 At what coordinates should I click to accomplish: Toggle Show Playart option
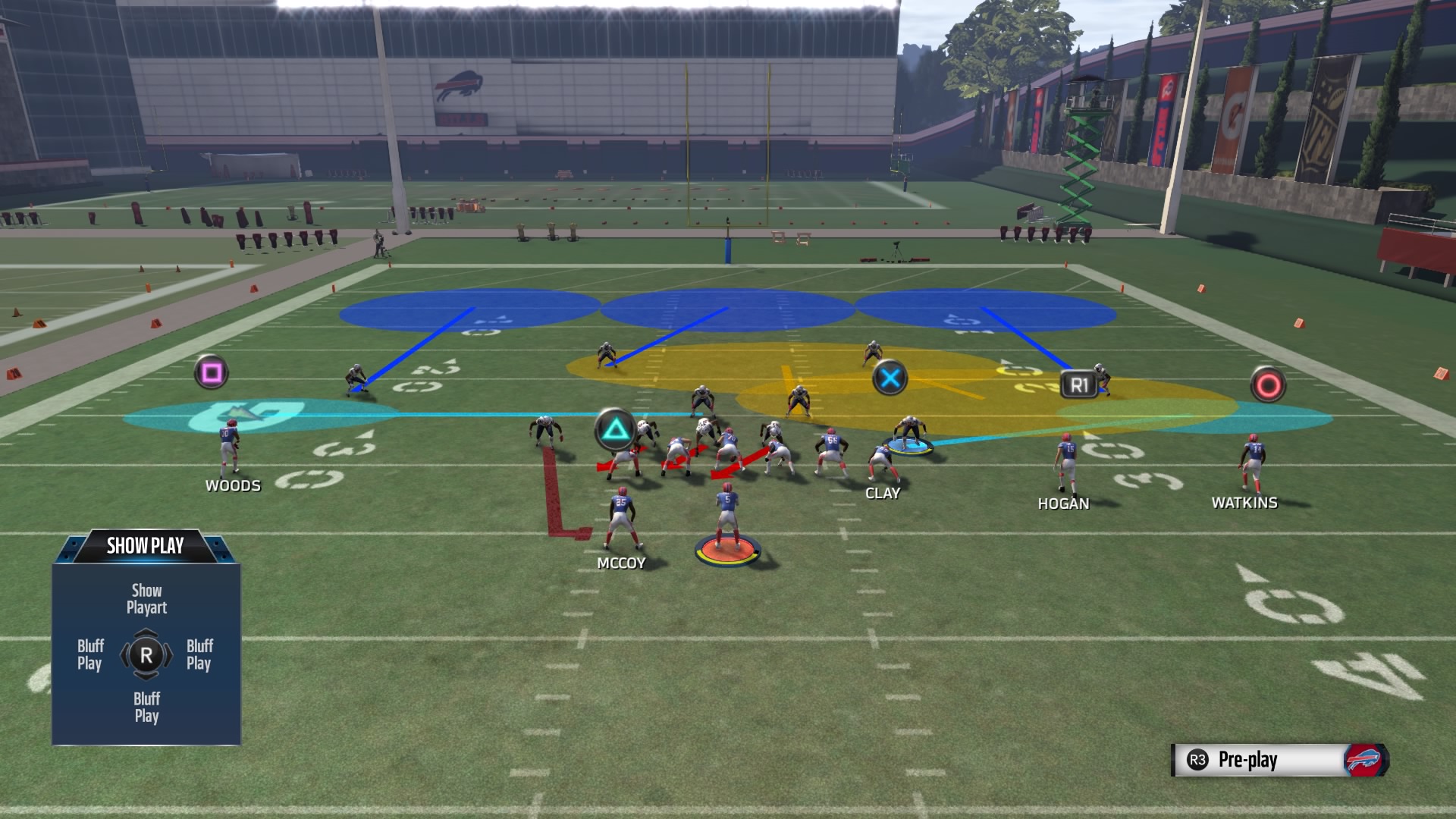point(146,598)
